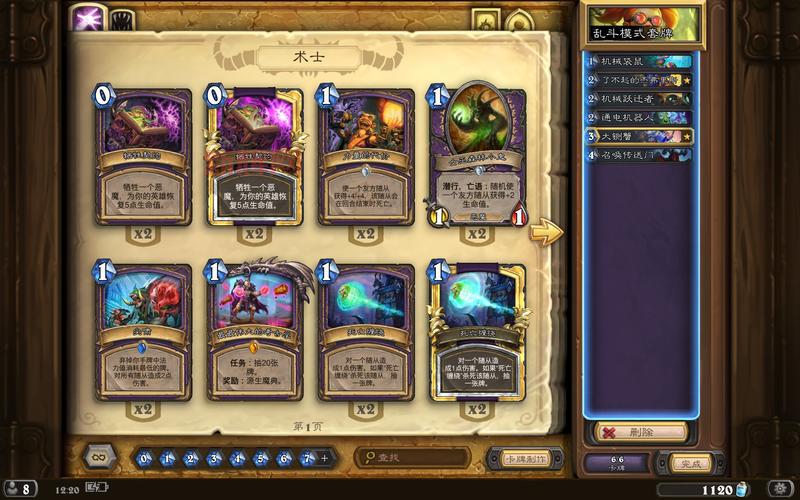The height and width of the screenshot is (500, 800).
Task: Click the 乱斗模式套牌 deck header
Action: point(644,25)
